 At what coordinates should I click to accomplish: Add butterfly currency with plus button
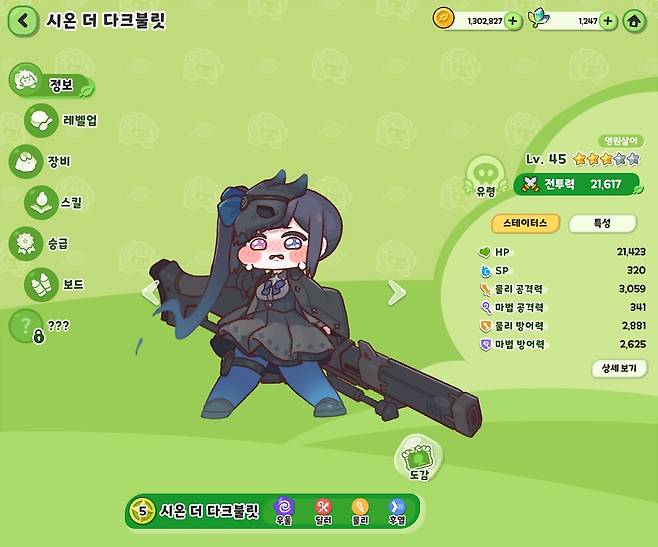(x=608, y=20)
